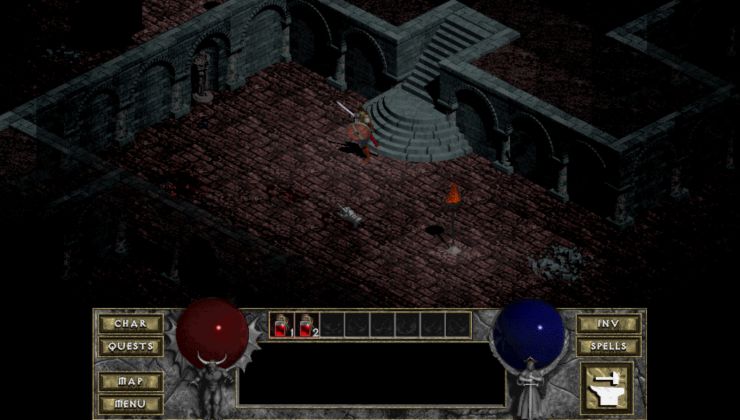This screenshot has height=420, width=740.
Task: Select the anvil repair skill icon
Action: pyautogui.click(x=607, y=386)
